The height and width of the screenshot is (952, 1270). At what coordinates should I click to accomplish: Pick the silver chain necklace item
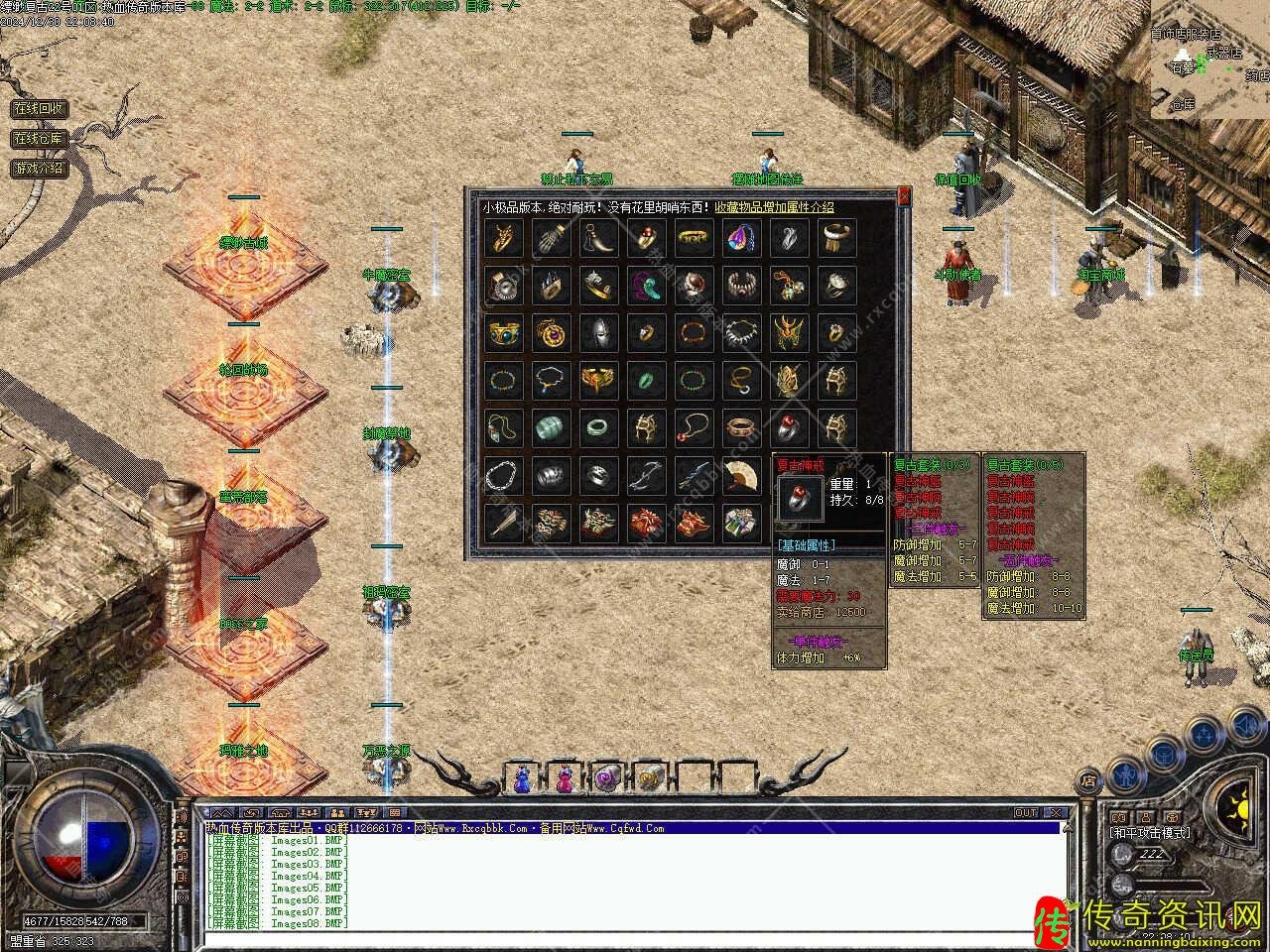504,476
